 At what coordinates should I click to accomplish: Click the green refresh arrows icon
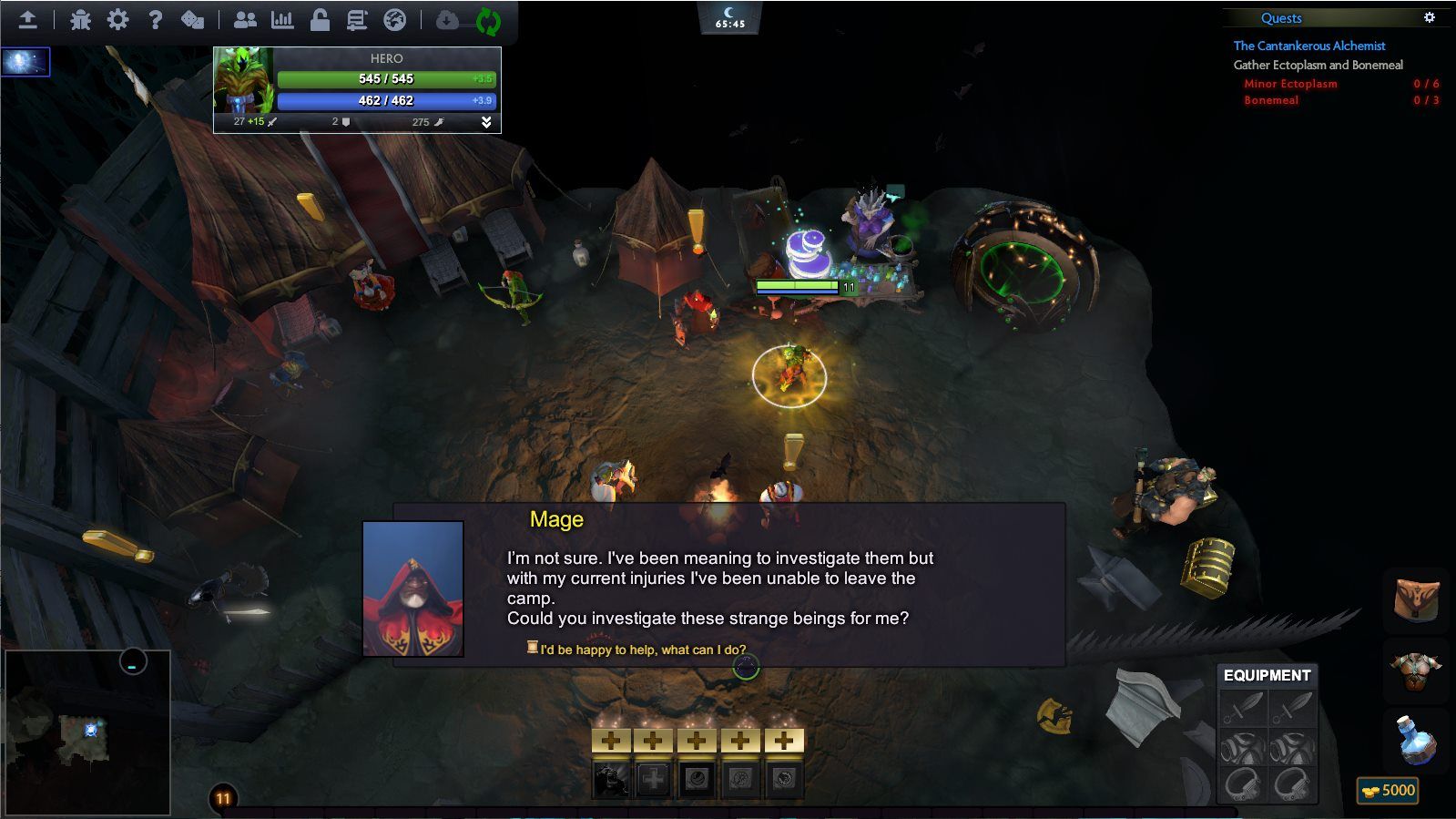pyautogui.click(x=488, y=21)
